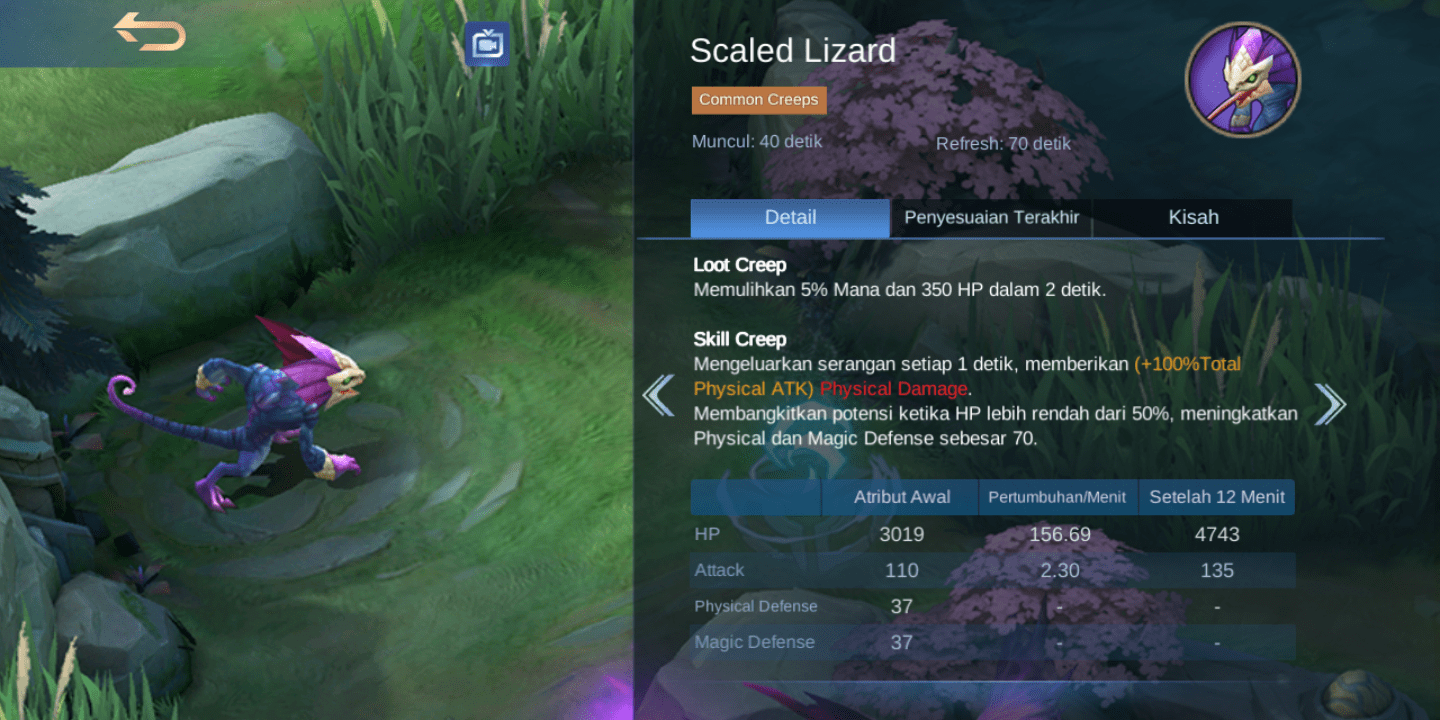Switch to the Penyesuaian Terakhir tab
Image resolution: width=1440 pixels, height=720 pixels.
991,217
